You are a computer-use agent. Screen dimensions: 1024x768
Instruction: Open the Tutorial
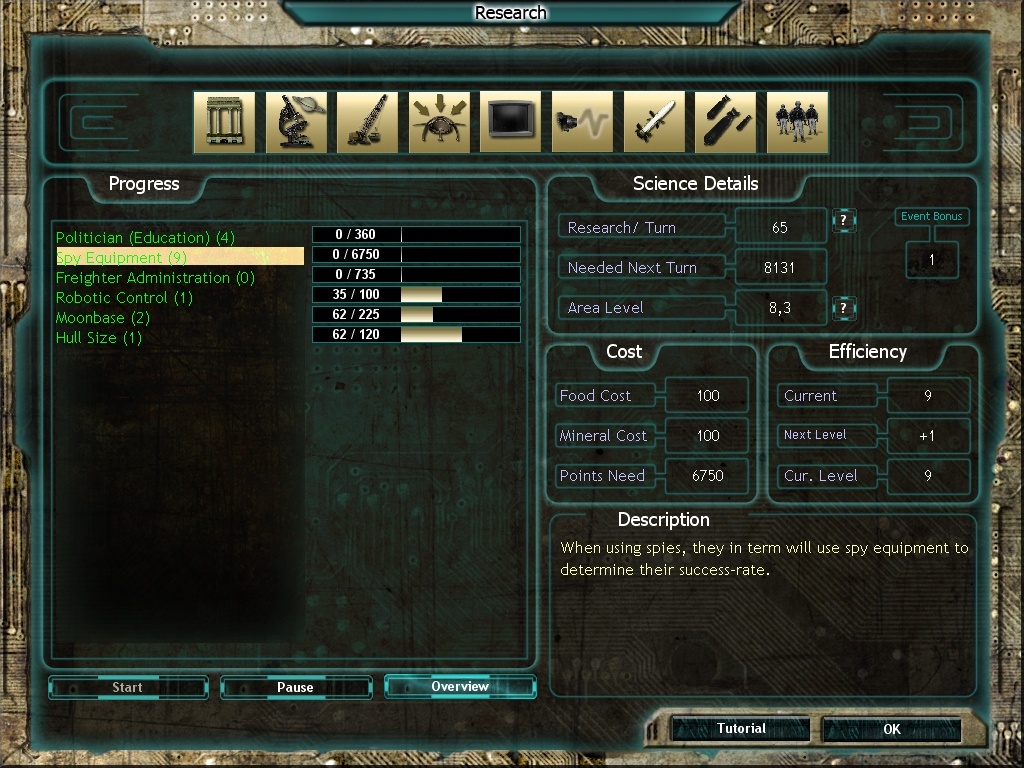[x=741, y=729]
